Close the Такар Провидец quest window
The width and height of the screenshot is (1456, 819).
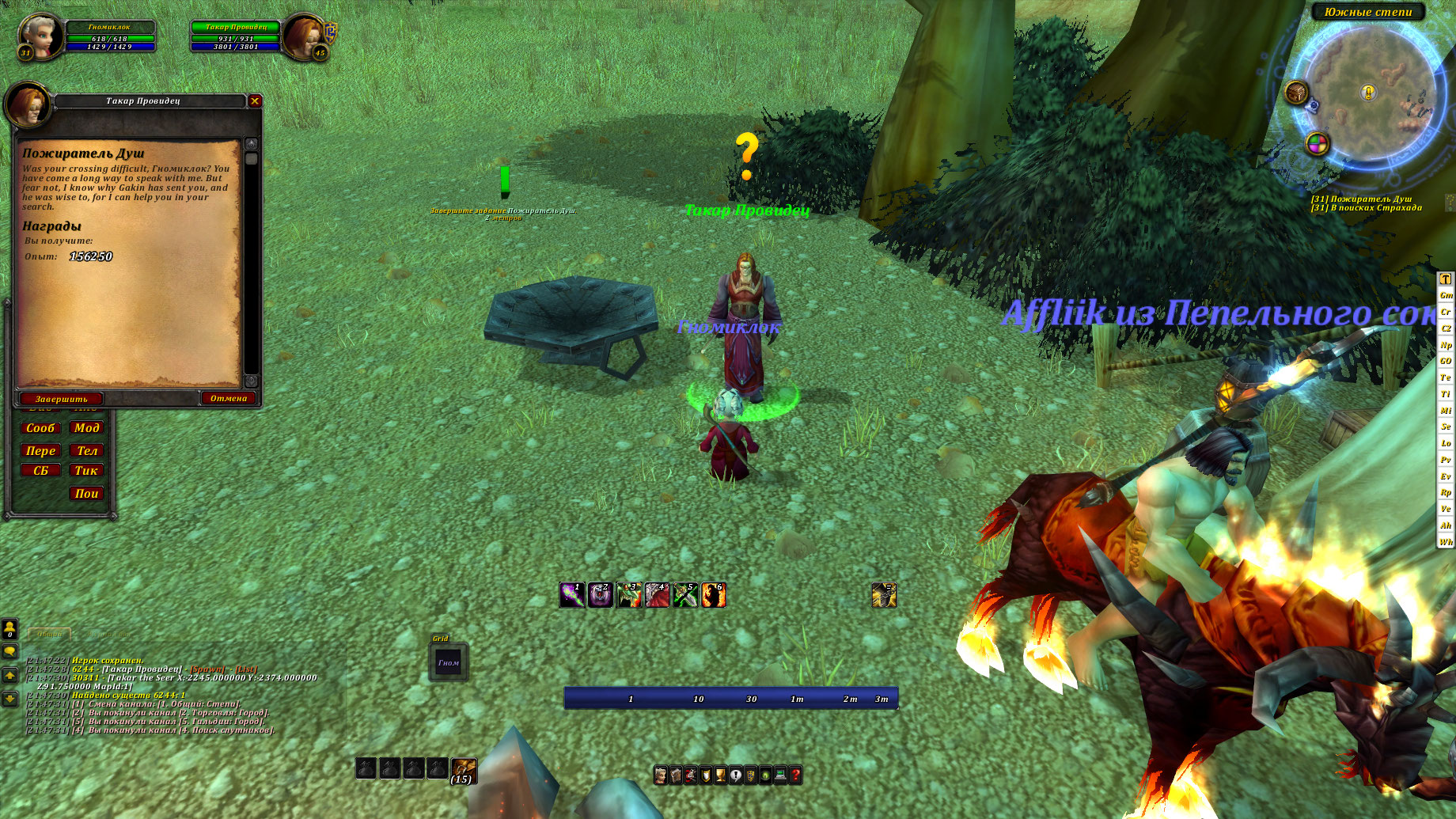tap(255, 101)
